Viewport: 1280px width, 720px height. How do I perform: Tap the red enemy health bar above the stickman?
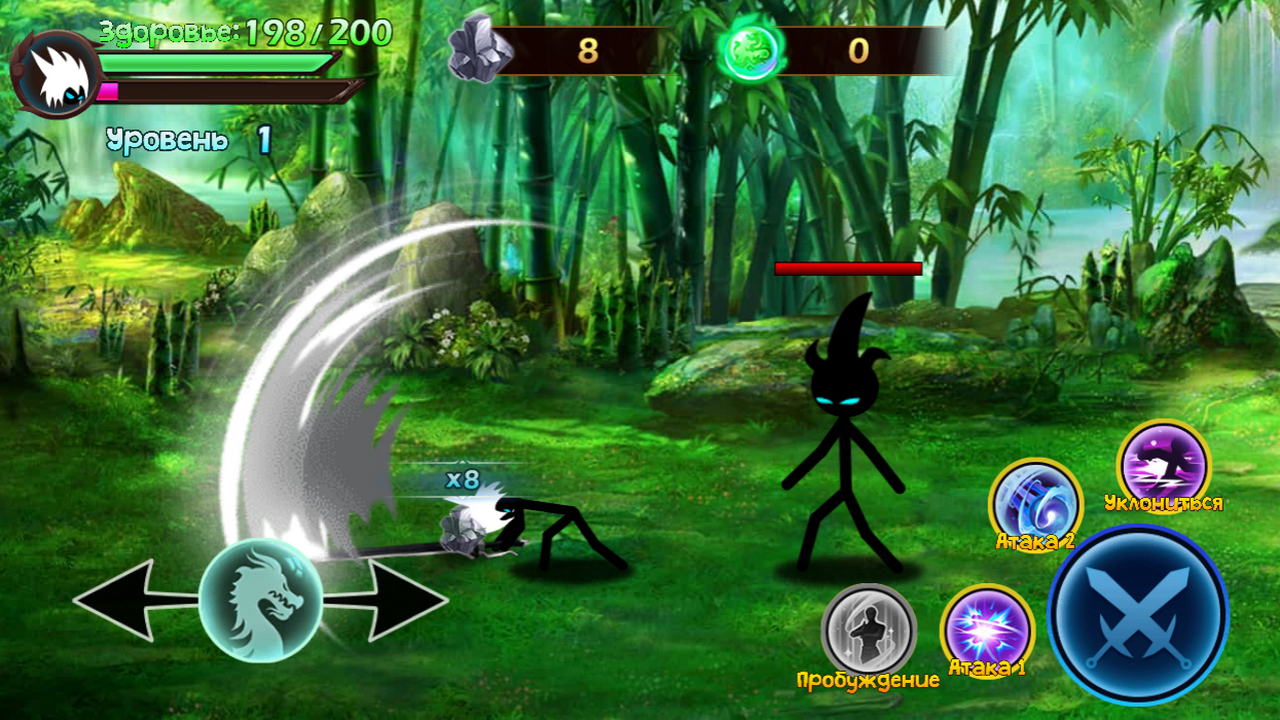point(849,270)
